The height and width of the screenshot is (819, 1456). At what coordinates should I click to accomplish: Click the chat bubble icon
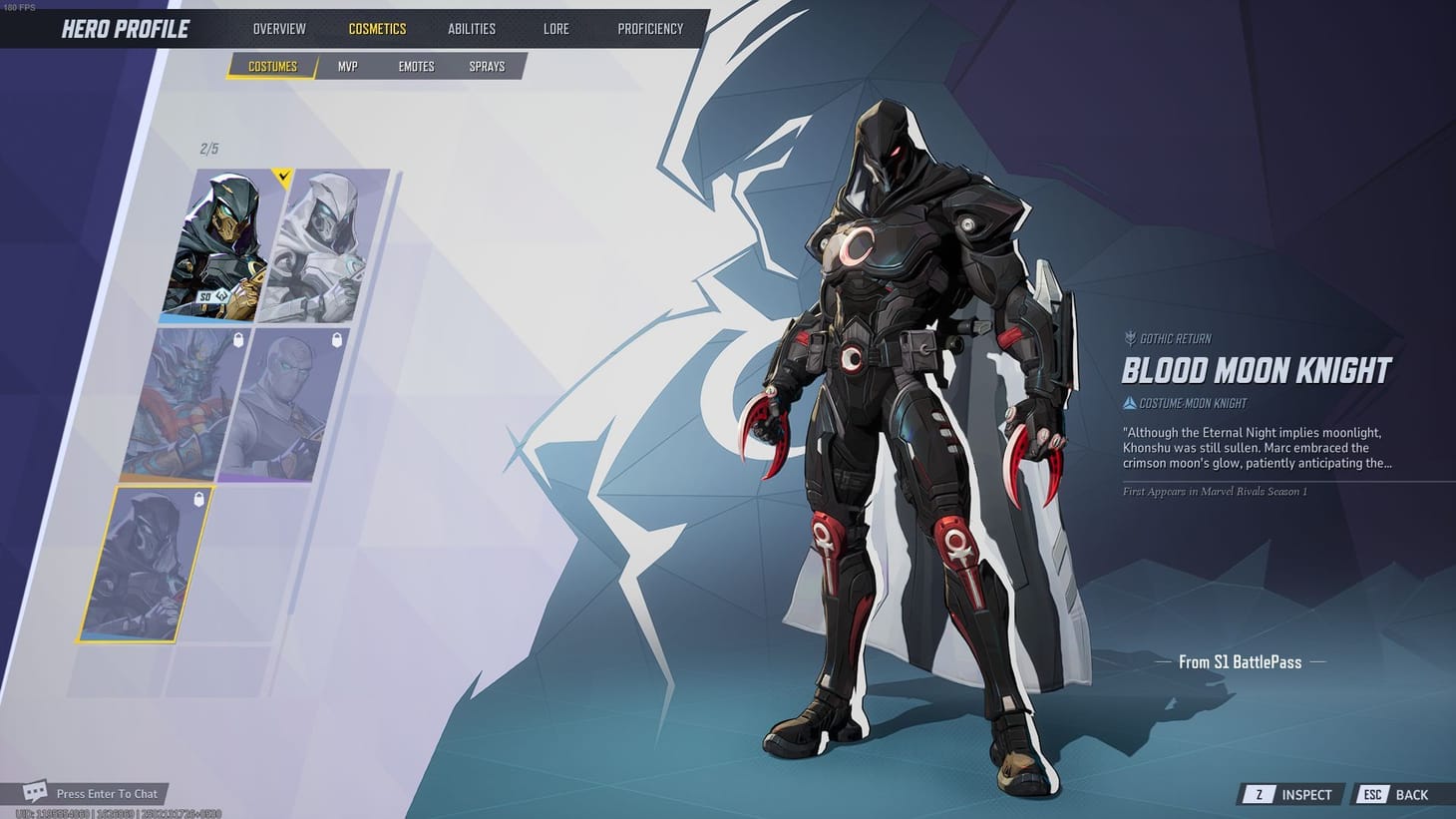[x=36, y=791]
